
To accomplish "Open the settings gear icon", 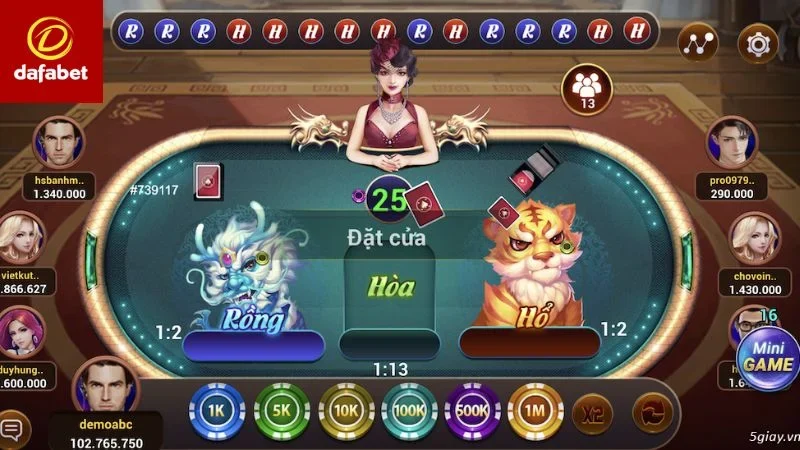I will coord(758,43).
